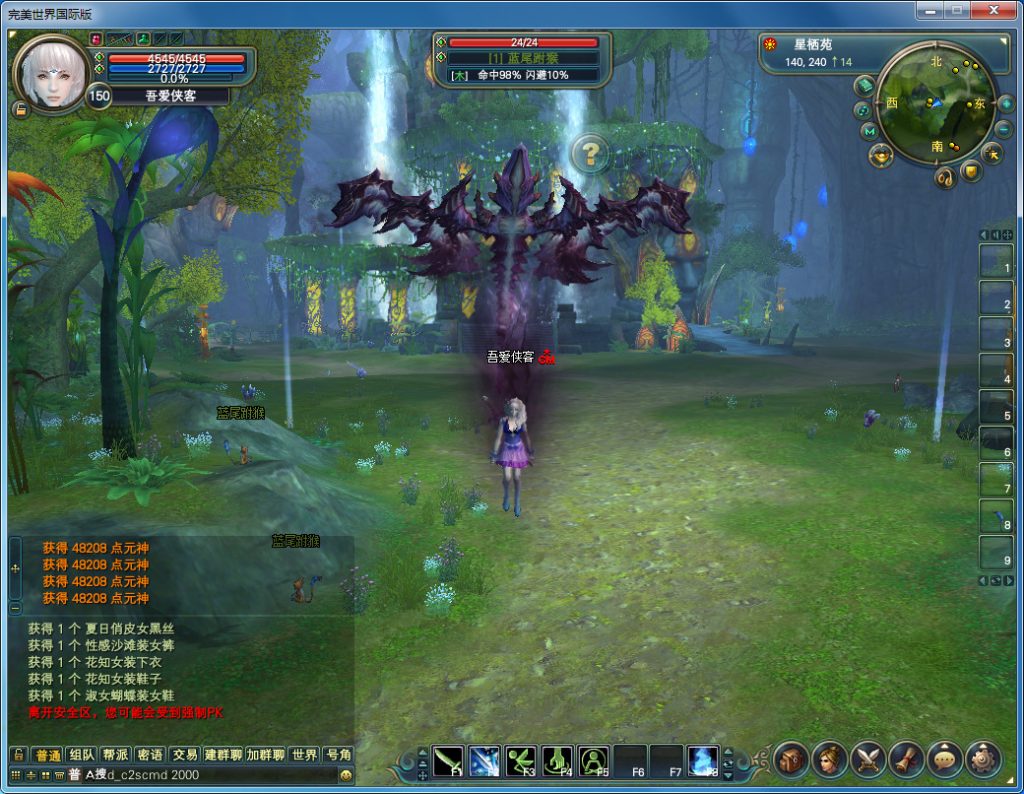Switch chat to the 组队 channel tab
Screen dimensions: 1024x794
pyautogui.click(x=83, y=755)
